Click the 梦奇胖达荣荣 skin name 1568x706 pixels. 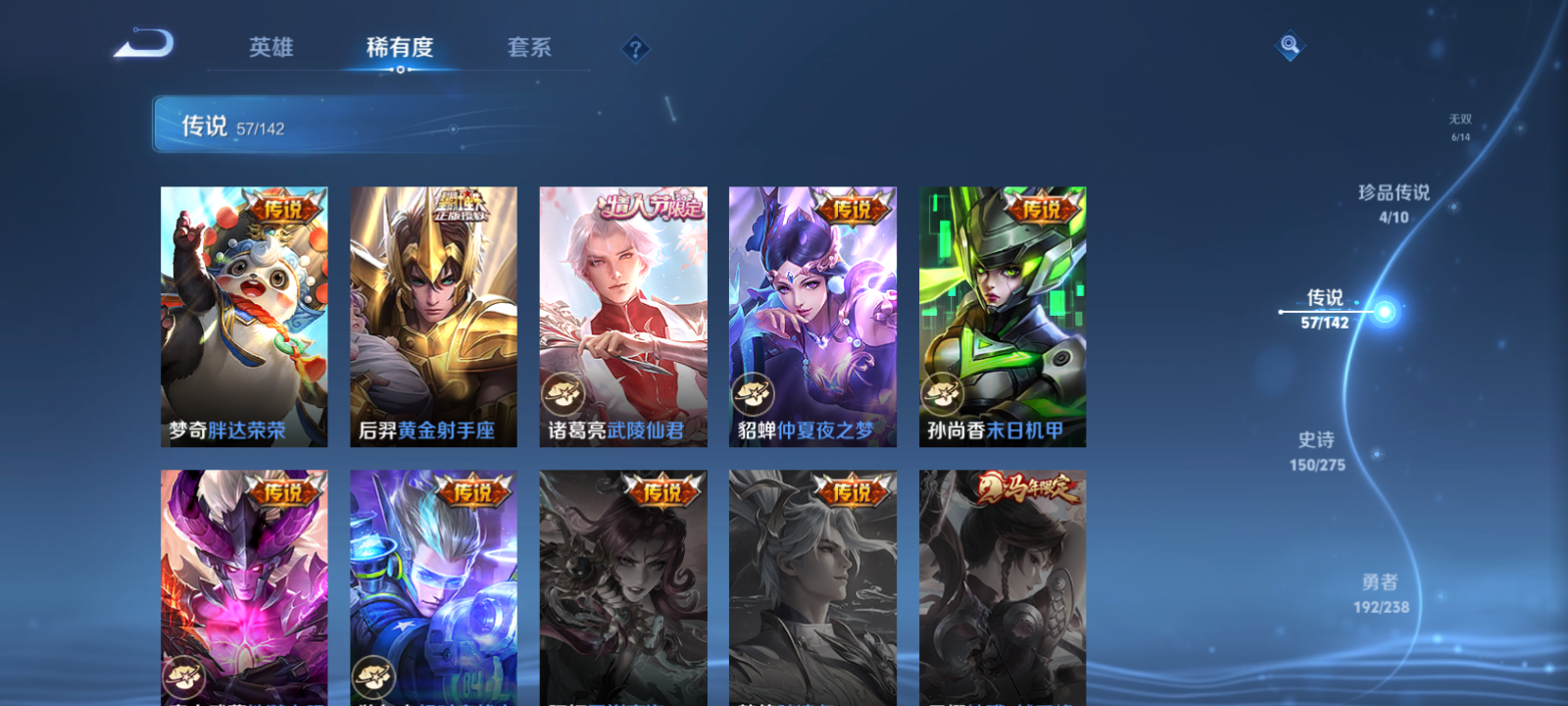tap(227, 428)
